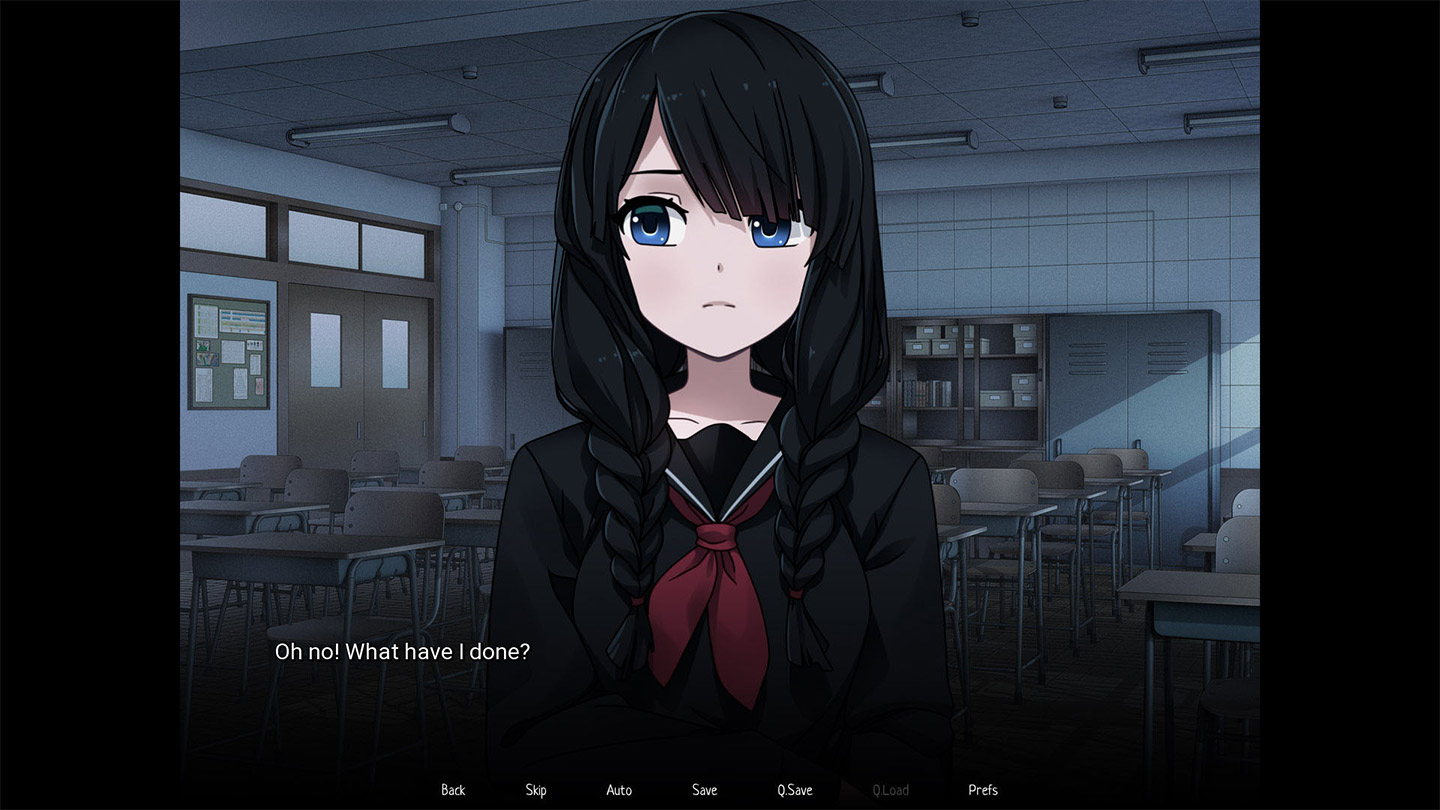Click the dialogue text to advance the story

pos(403,651)
